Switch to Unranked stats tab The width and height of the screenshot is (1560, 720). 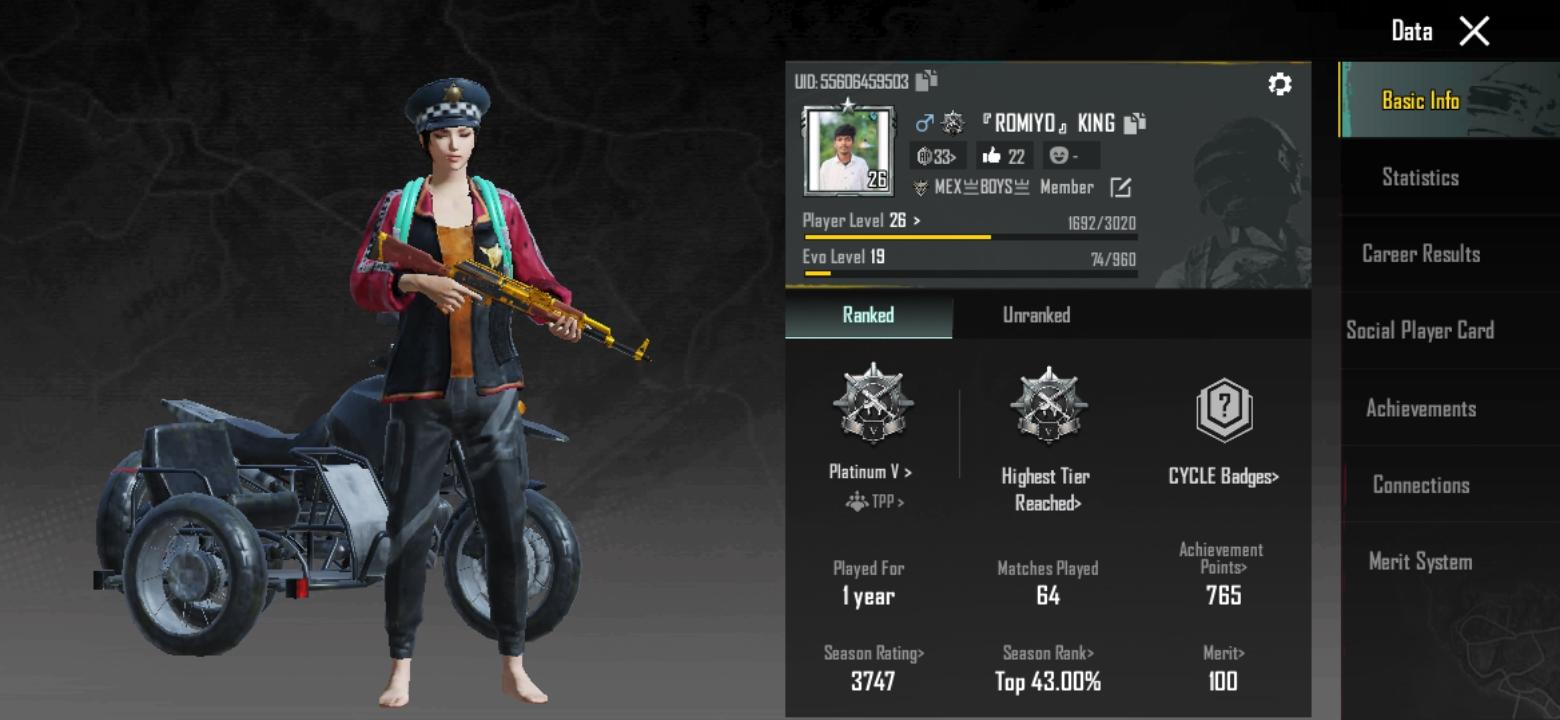[1036, 315]
